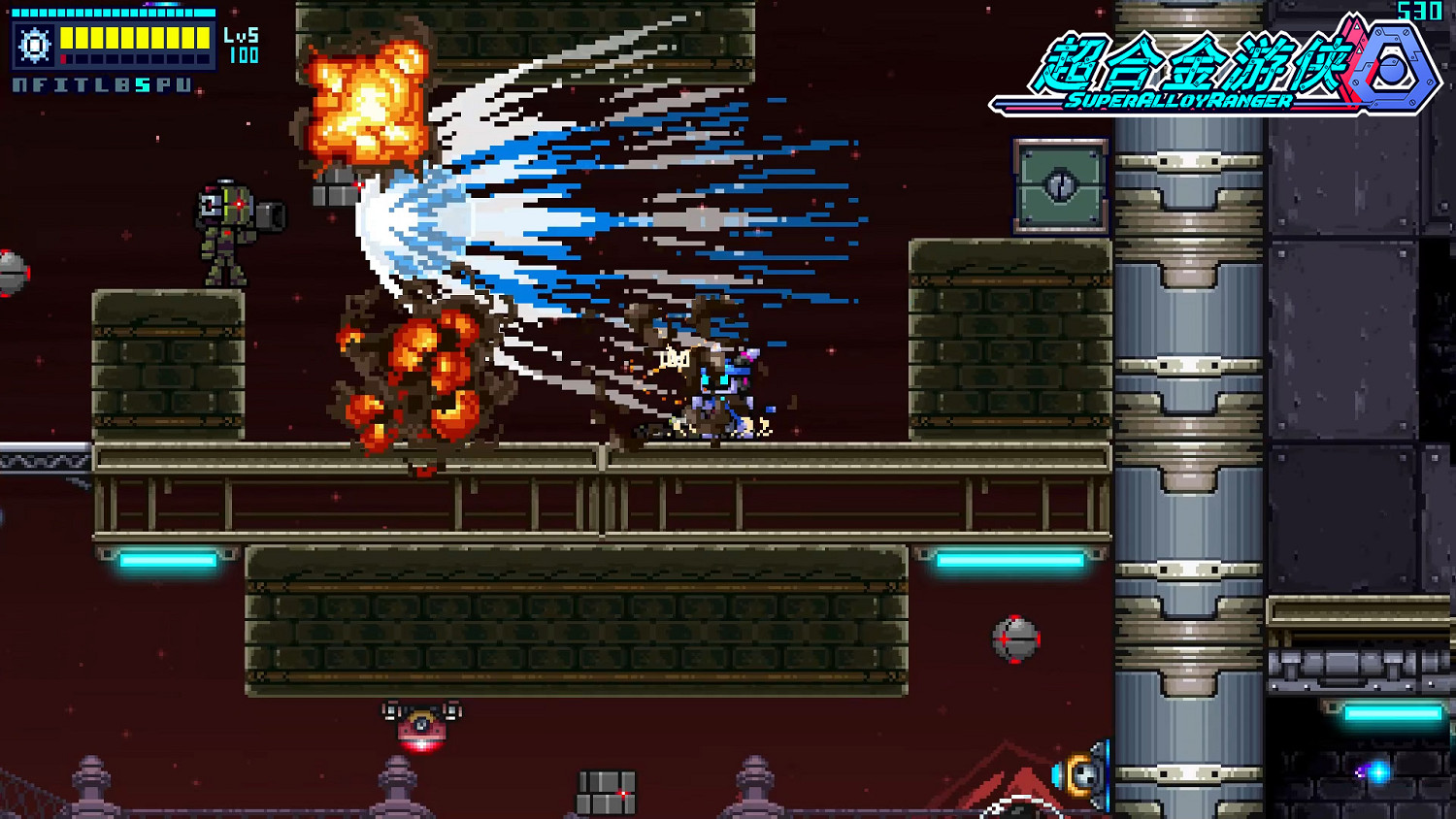Select weapon slot U in the weapon bar

click(x=182, y=84)
